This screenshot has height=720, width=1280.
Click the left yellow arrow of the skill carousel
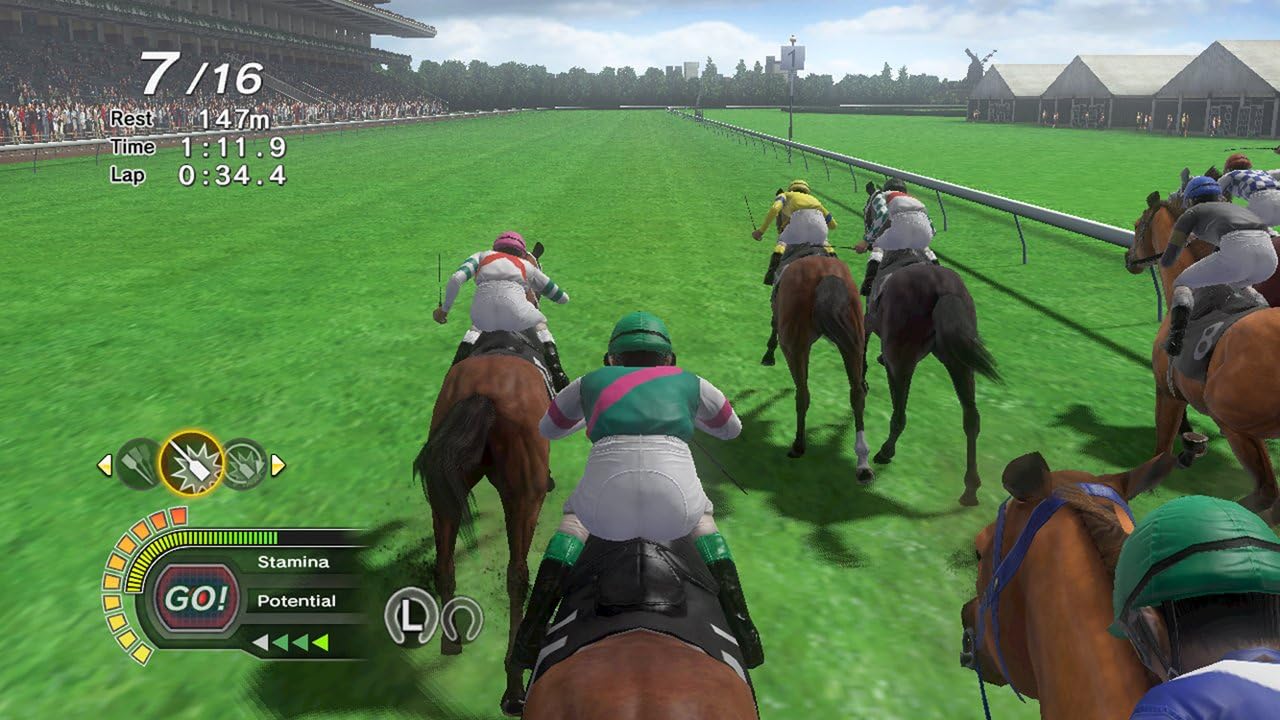pyautogui.click(x=104, y=464)
